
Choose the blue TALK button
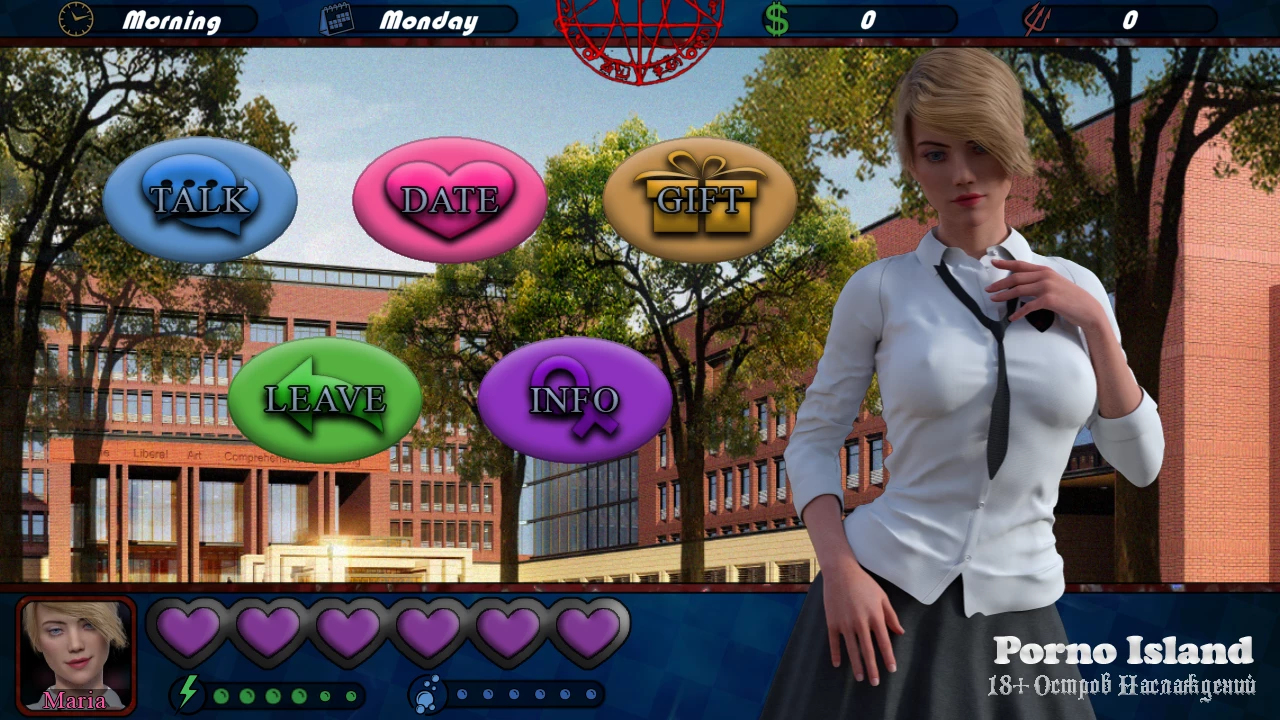pyautogui.click(x=200, y=199)
